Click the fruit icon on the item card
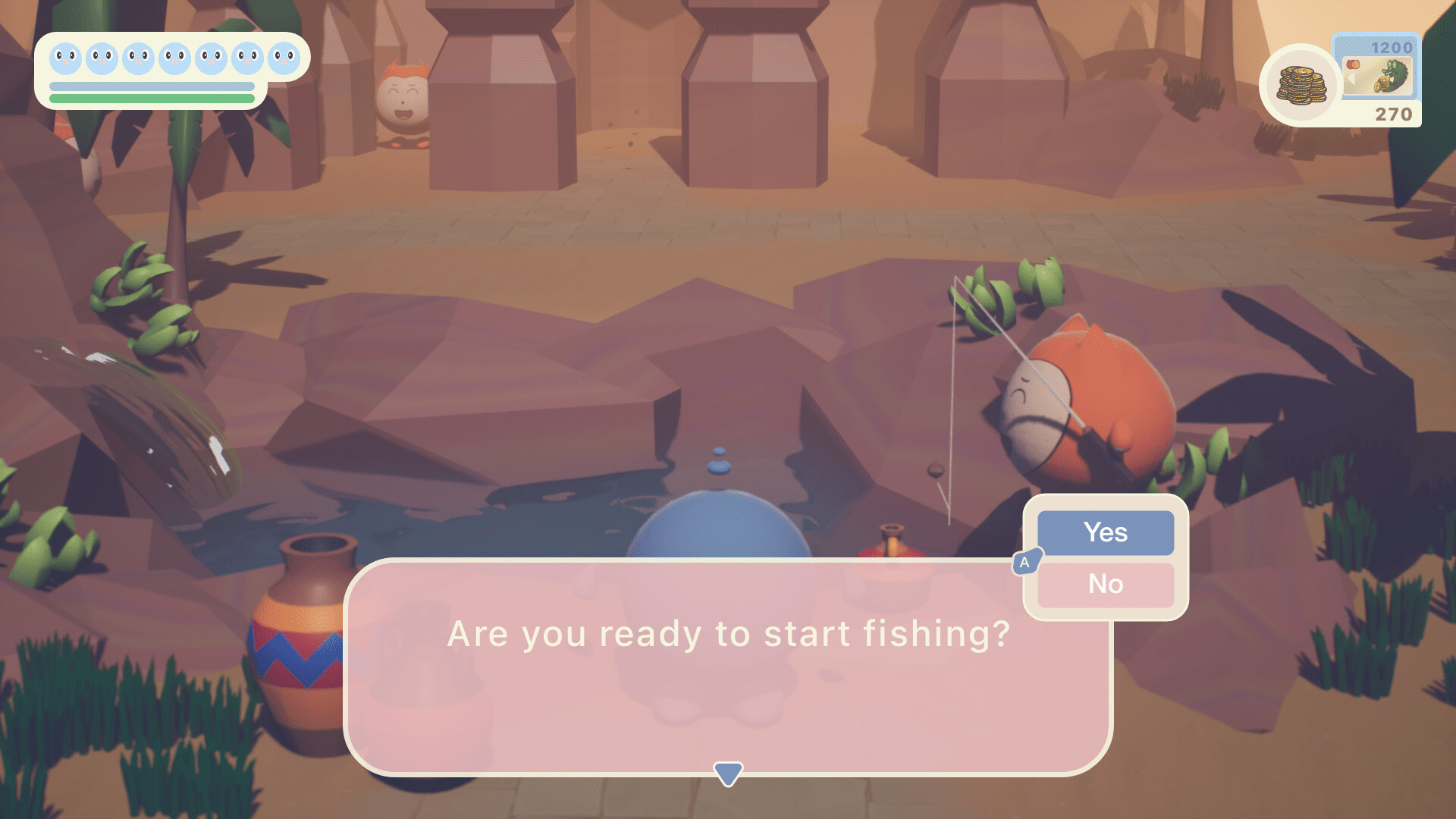 1354,65
